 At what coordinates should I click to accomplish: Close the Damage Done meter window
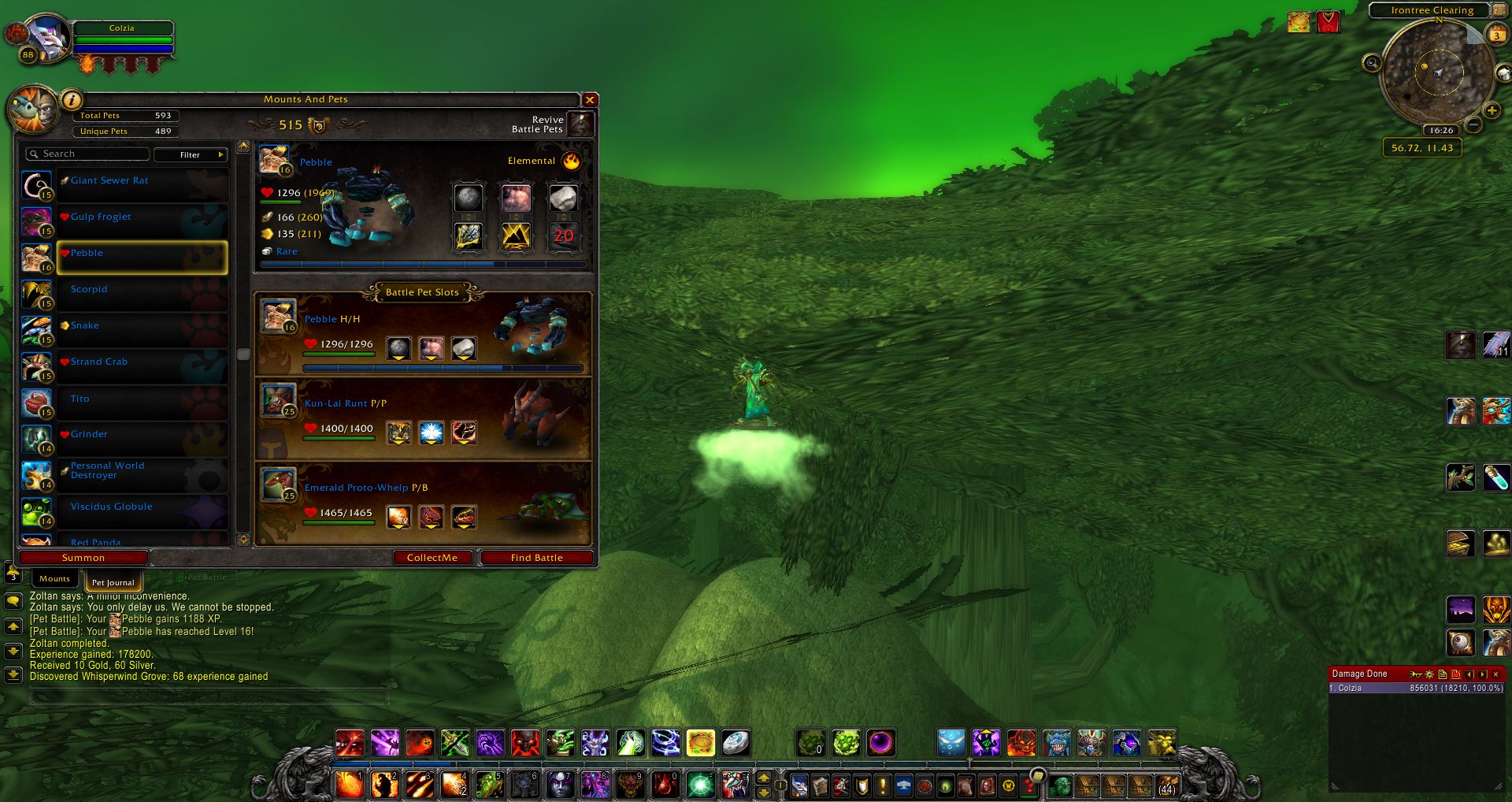(x=1495, y=674)
